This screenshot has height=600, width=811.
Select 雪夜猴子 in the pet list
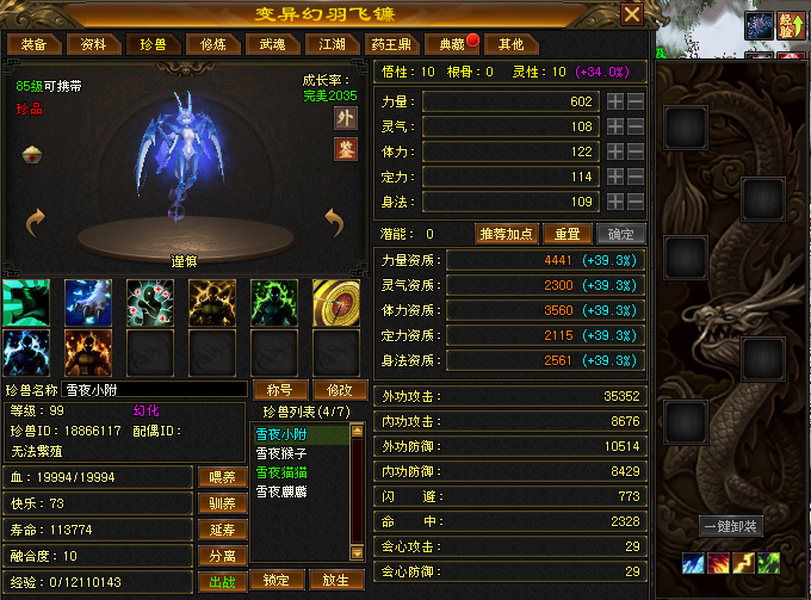coord(281,453)
